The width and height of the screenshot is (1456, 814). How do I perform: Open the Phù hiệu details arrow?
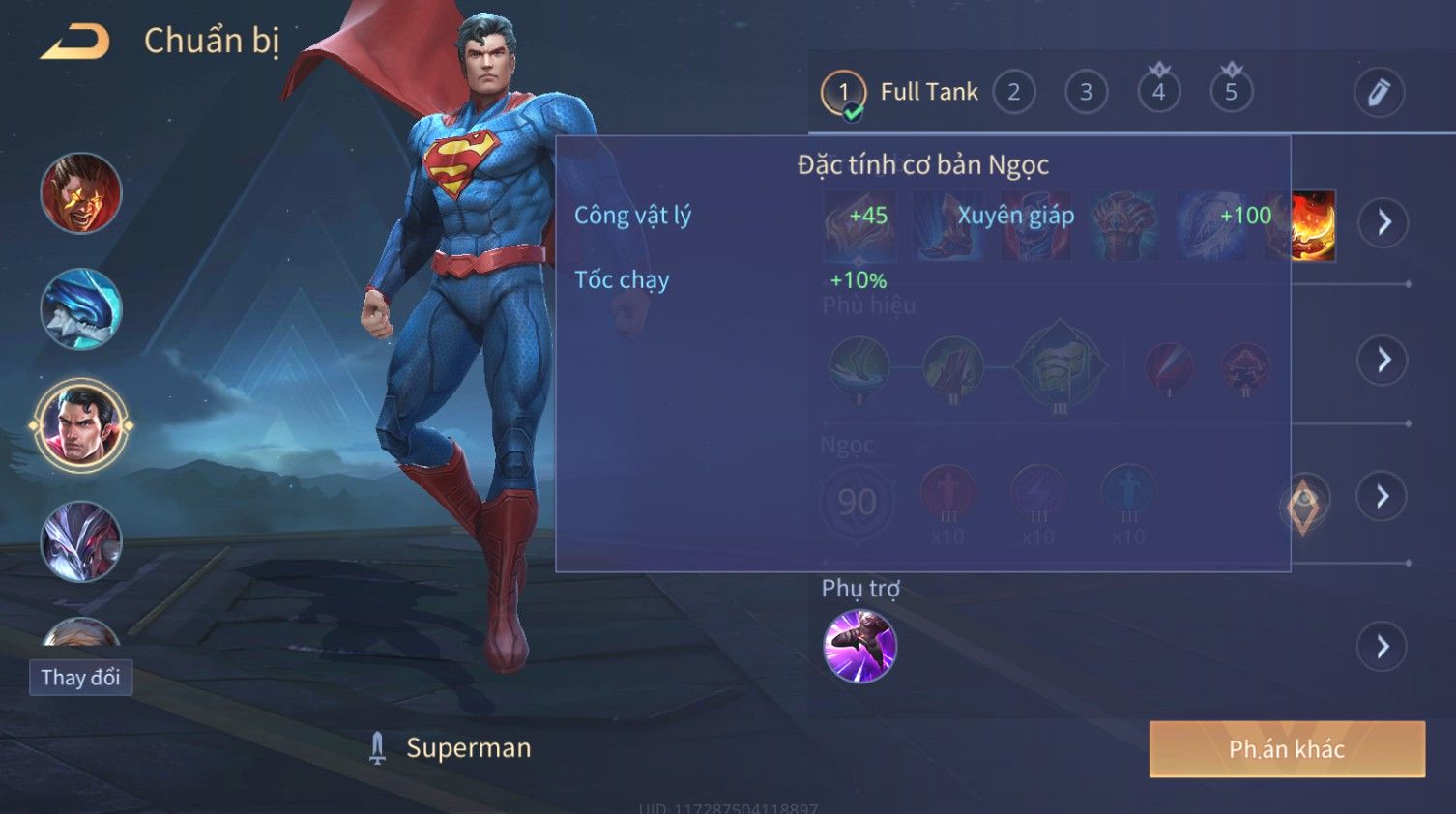[x=1383, y=360]
